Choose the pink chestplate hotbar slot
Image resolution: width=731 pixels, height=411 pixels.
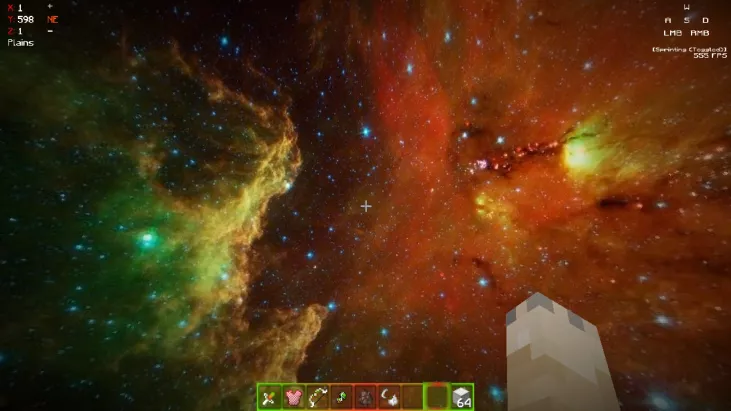click(x=293, y=397)
